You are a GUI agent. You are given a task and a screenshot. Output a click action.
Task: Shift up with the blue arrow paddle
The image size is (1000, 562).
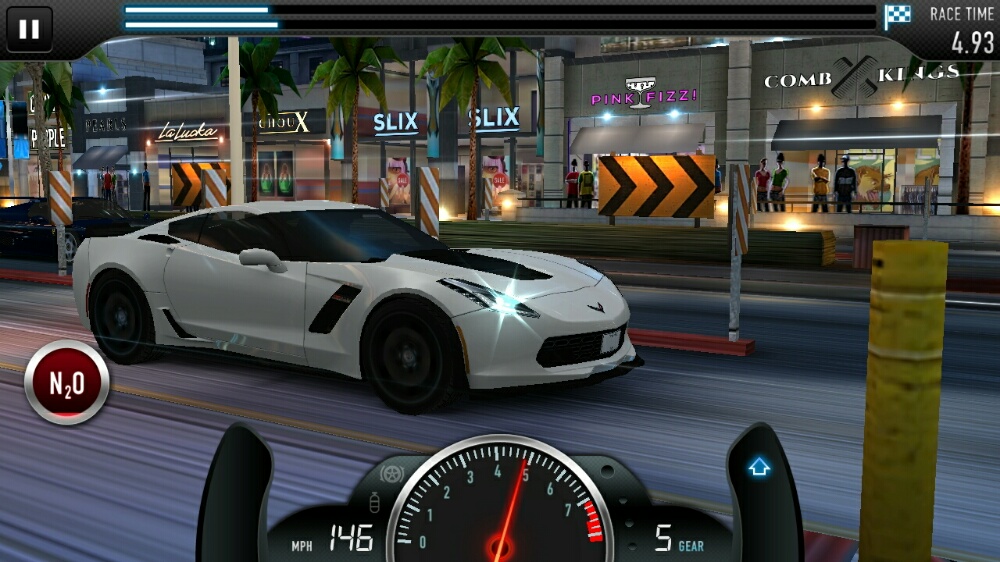click(760, 468)
